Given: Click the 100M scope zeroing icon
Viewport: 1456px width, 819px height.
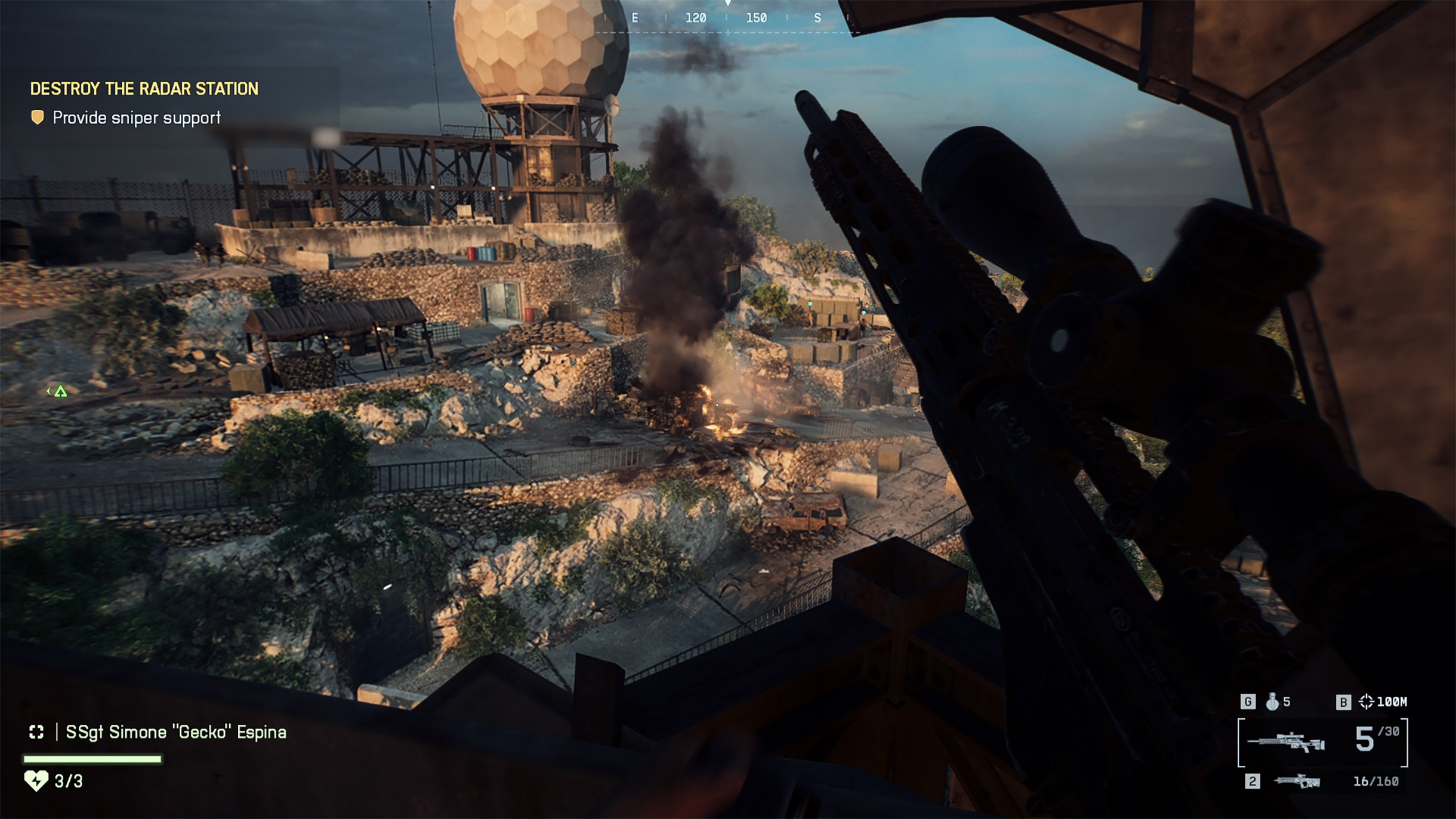Looking at the screenshot, I should click(1365, 701).
